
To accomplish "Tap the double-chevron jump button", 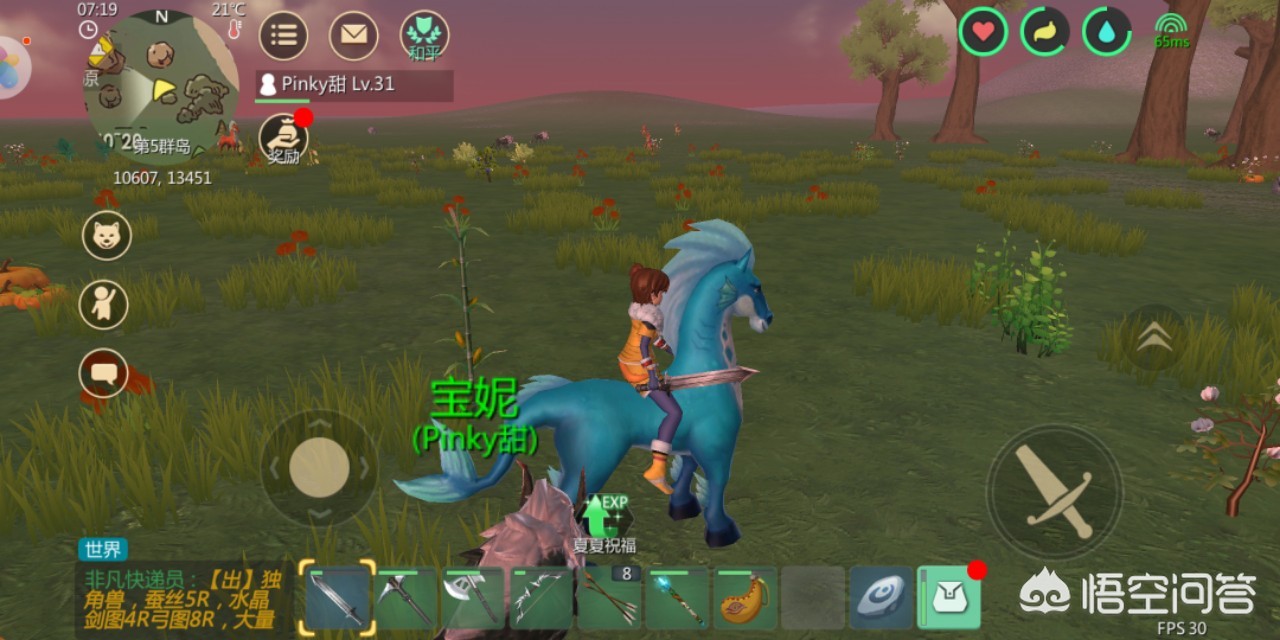I will [x=1154, y=339].
